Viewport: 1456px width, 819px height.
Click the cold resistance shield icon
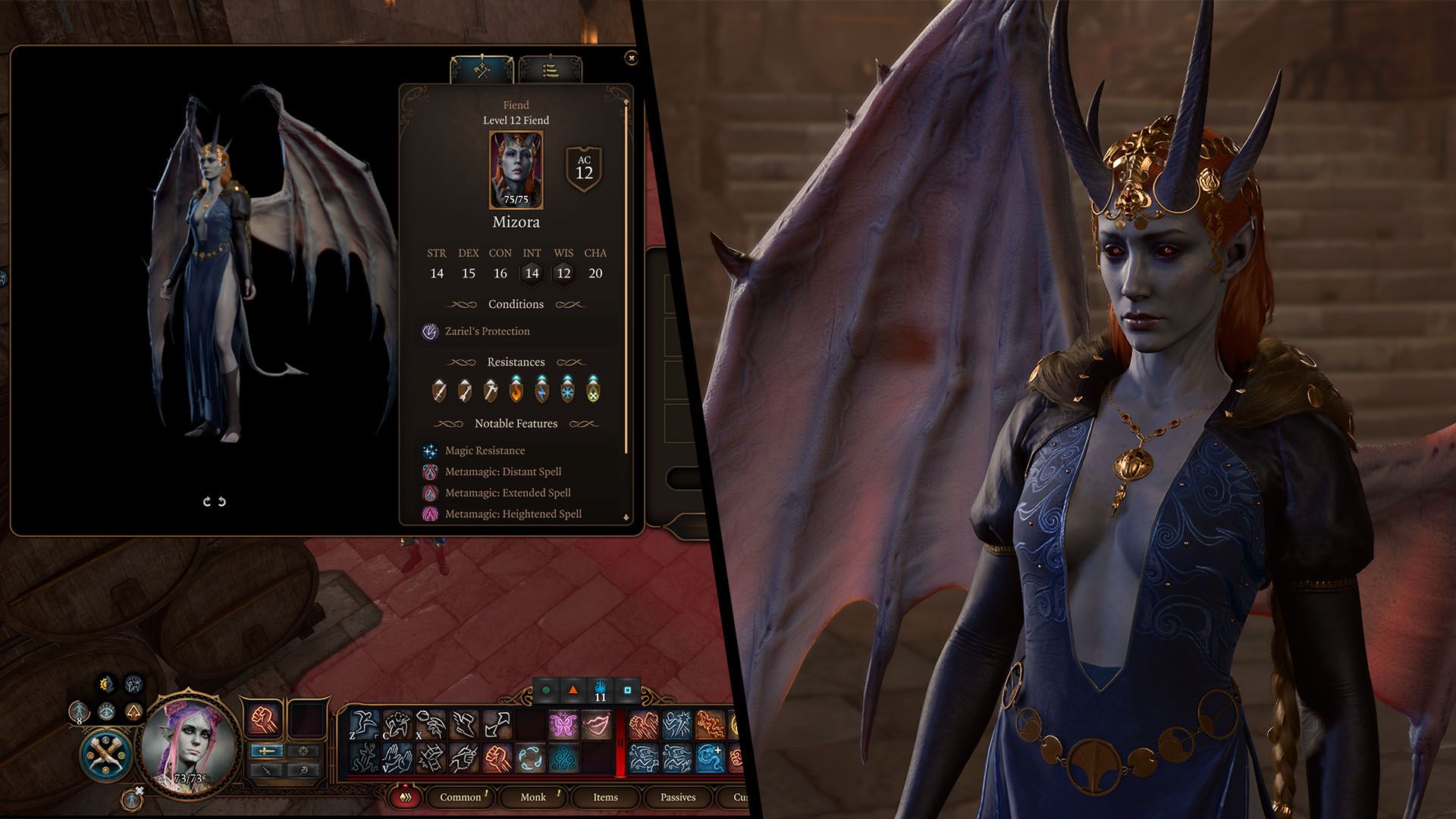click(568, 392)
